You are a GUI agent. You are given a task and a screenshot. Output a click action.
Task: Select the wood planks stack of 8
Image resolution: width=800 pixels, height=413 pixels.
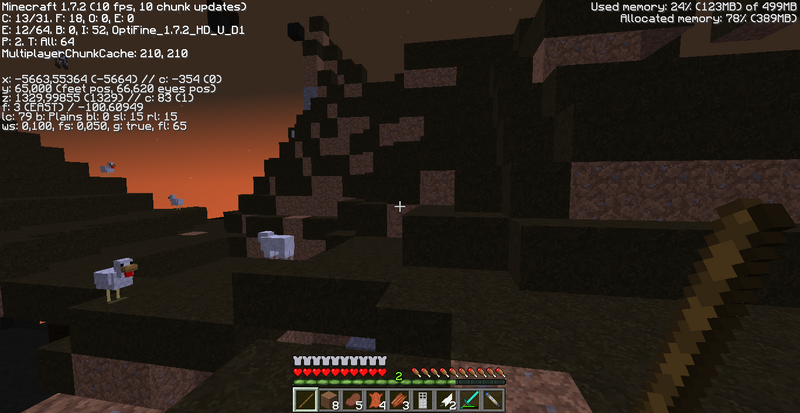click(x=327, y=400)
